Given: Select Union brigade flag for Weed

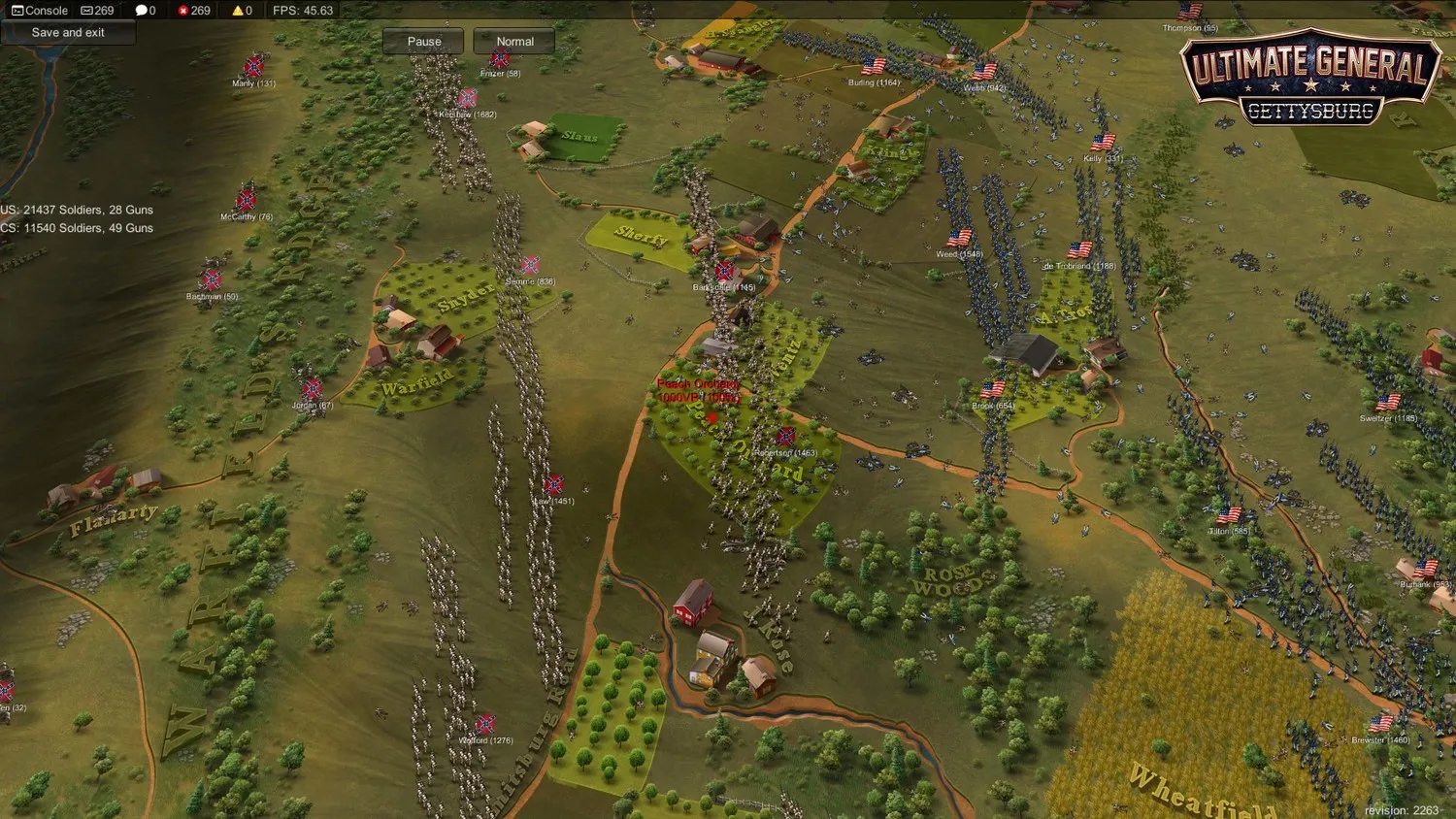Looking at the screenshot, I should pos(961,237).
